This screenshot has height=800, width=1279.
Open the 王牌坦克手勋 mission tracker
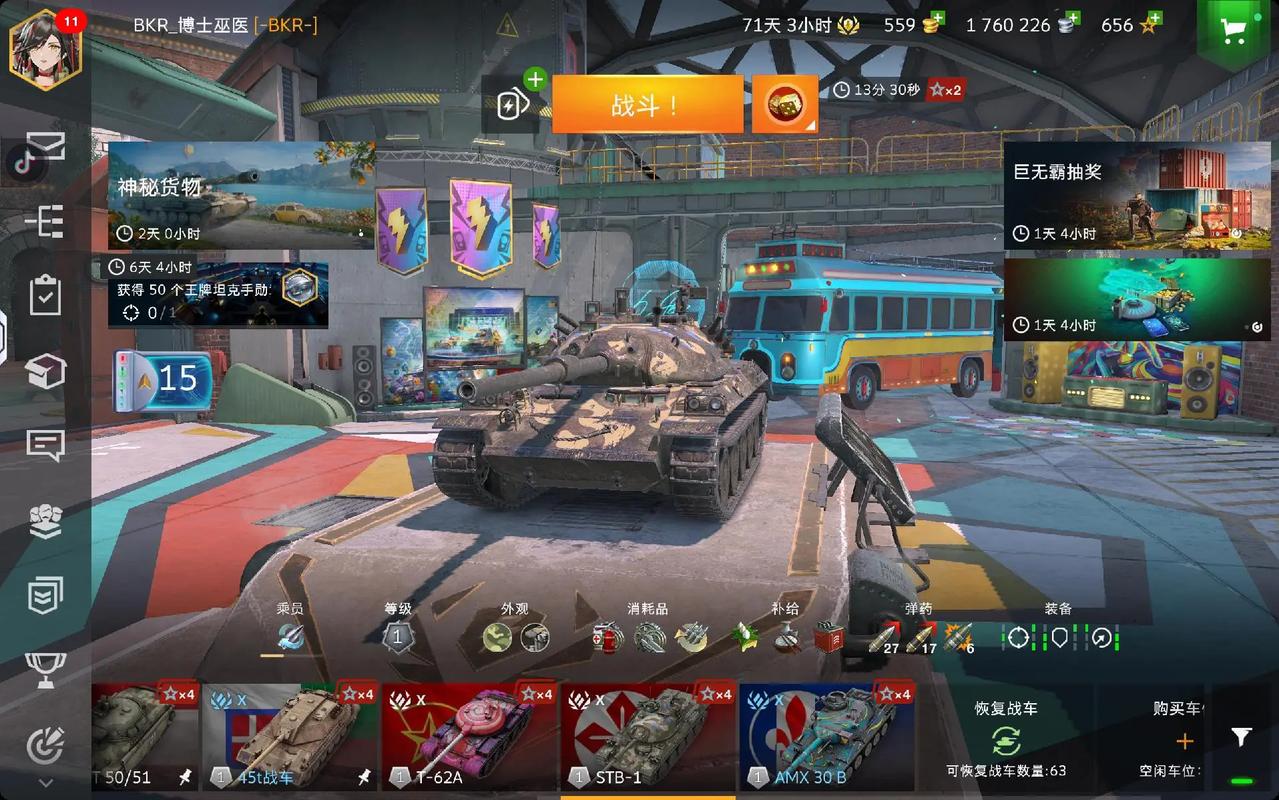tap(218, 296)
